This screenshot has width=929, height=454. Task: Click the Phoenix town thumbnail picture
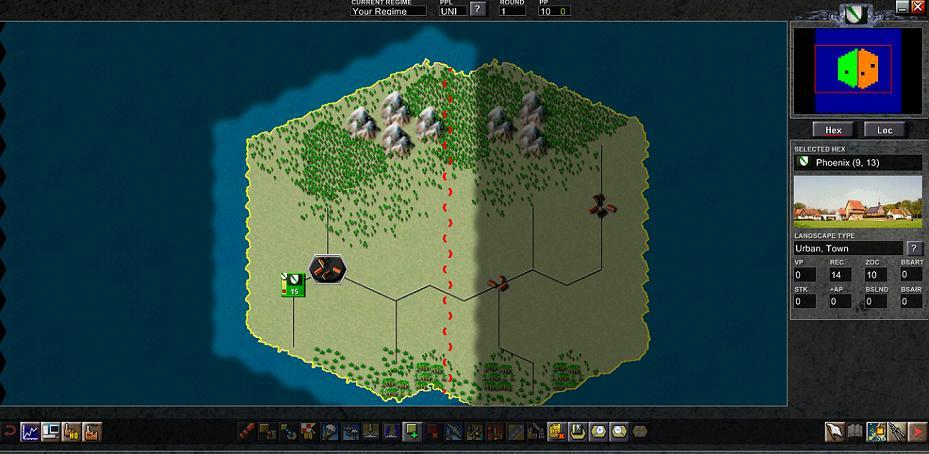pyautogui.click(x=858, y=202)
